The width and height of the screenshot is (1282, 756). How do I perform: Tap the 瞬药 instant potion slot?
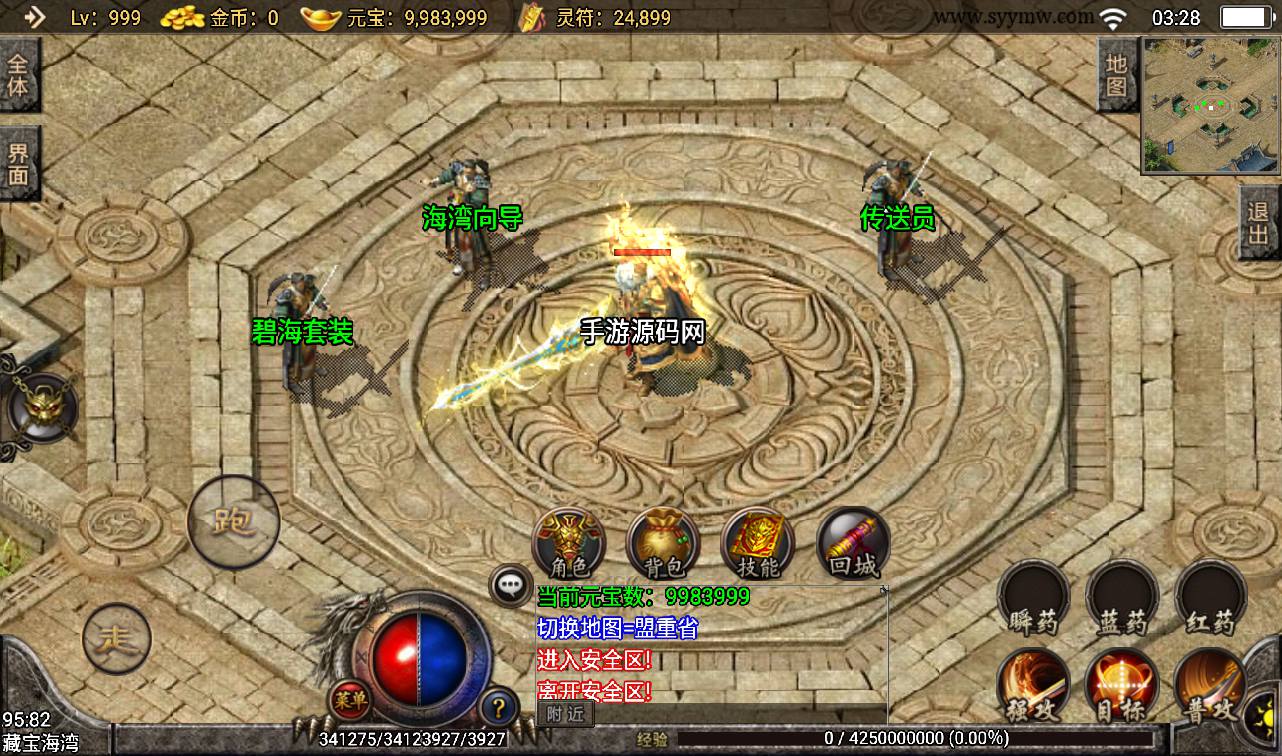(x=1033, y=599)
